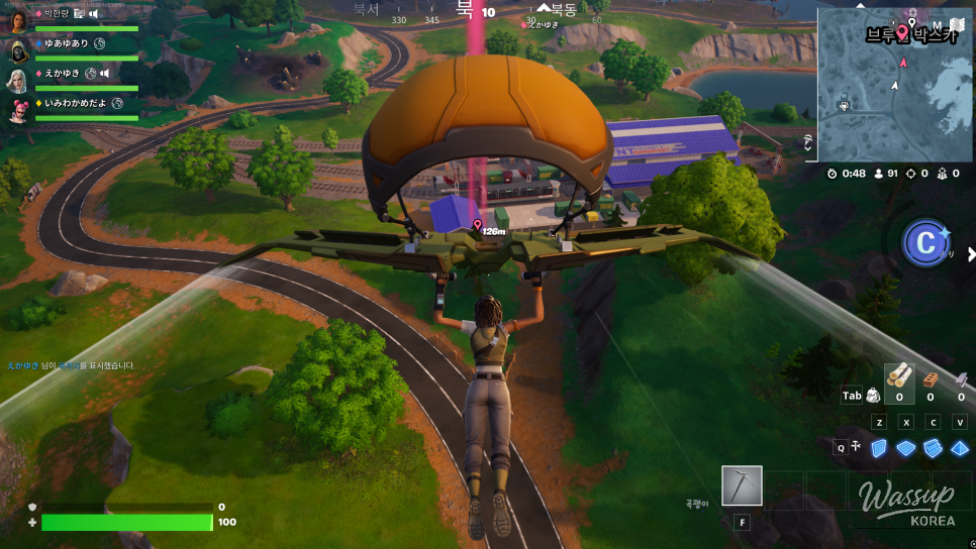976x549 pixels.
Task: Click the blue circular C icon
Action: [926, 243]
